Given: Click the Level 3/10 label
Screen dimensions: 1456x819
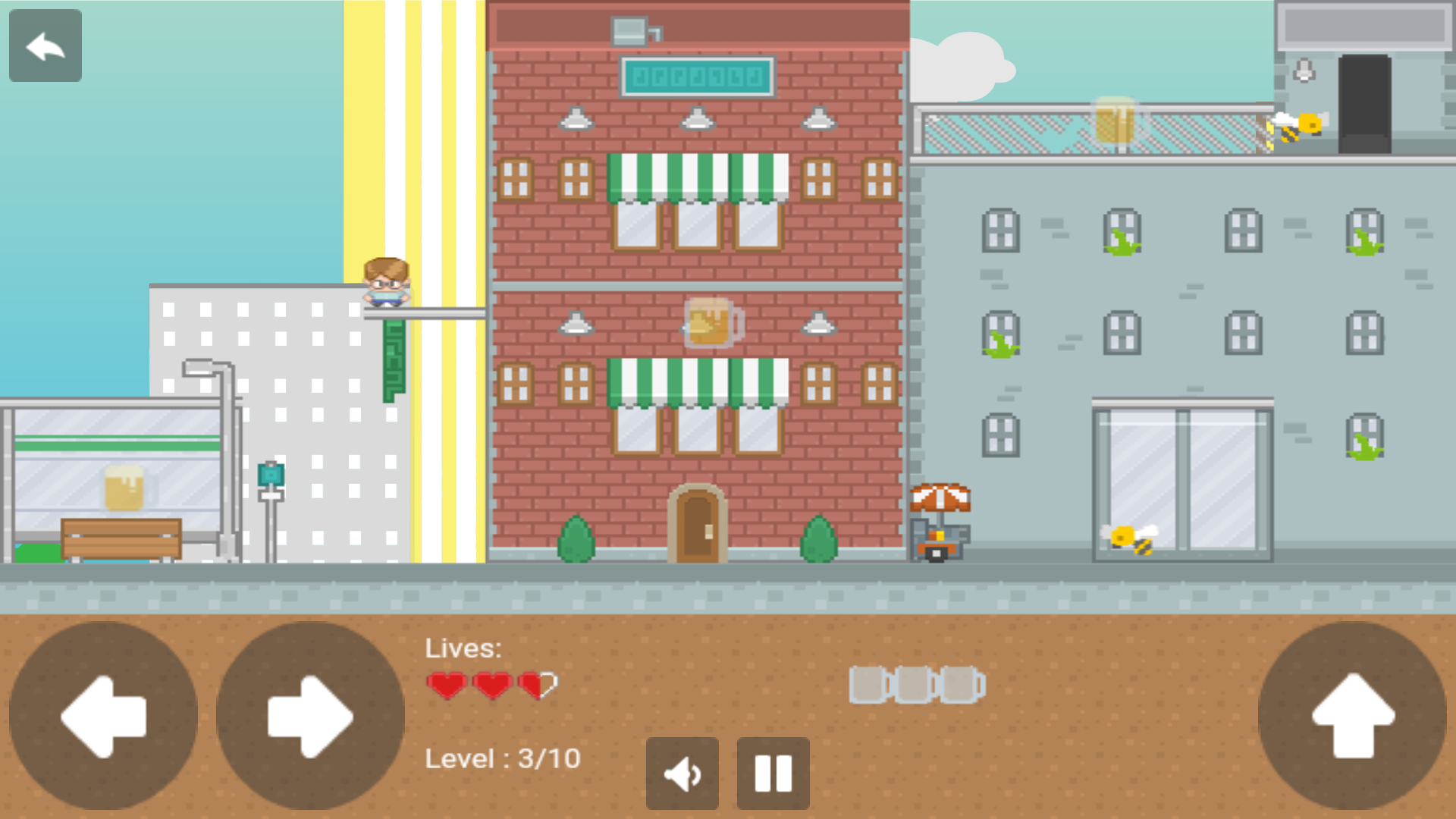Looking at the screenshot, I should [503, 757].
